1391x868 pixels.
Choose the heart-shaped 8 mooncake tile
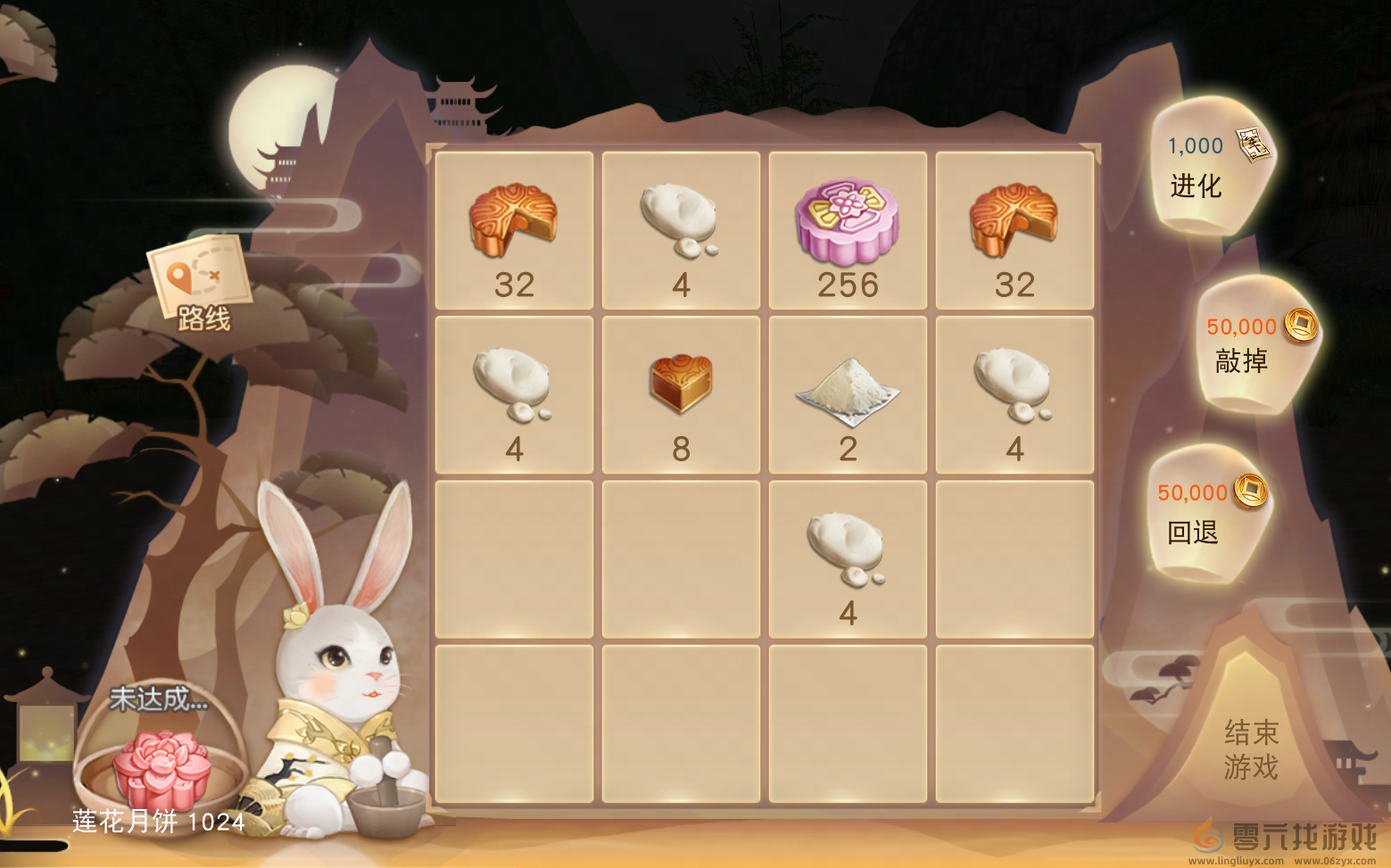[x=681, y=394]
